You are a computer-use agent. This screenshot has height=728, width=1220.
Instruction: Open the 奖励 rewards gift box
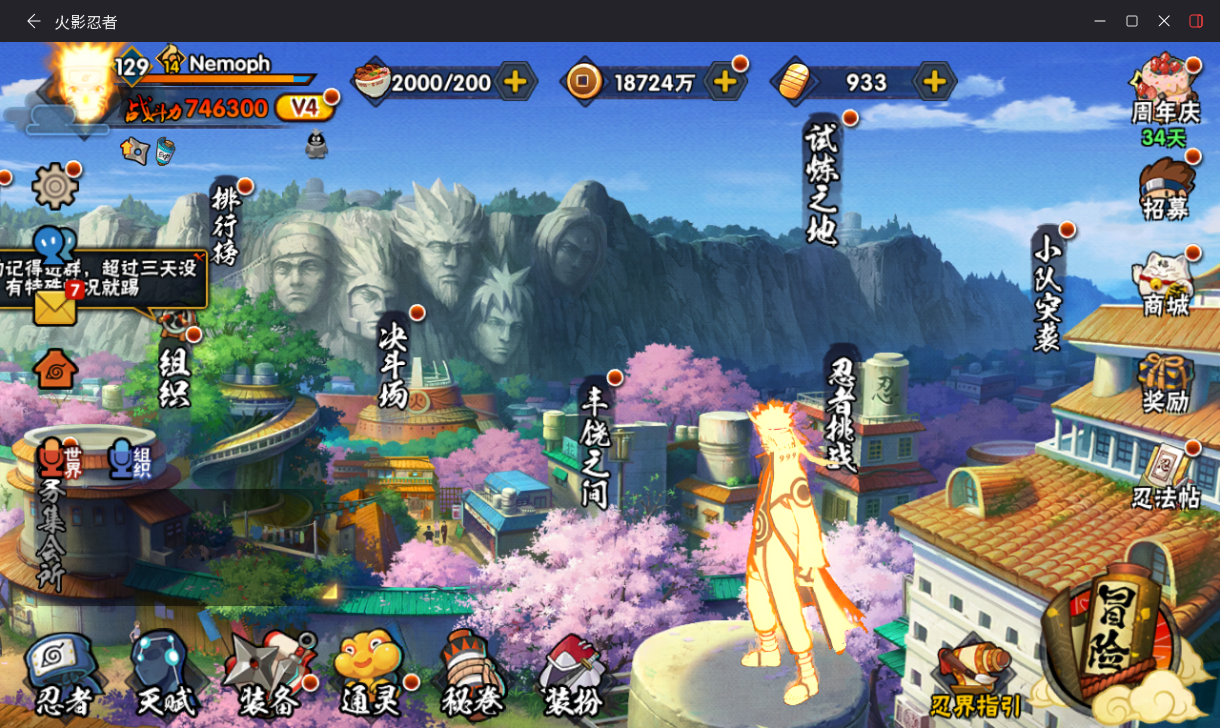tap(1166, 382)
